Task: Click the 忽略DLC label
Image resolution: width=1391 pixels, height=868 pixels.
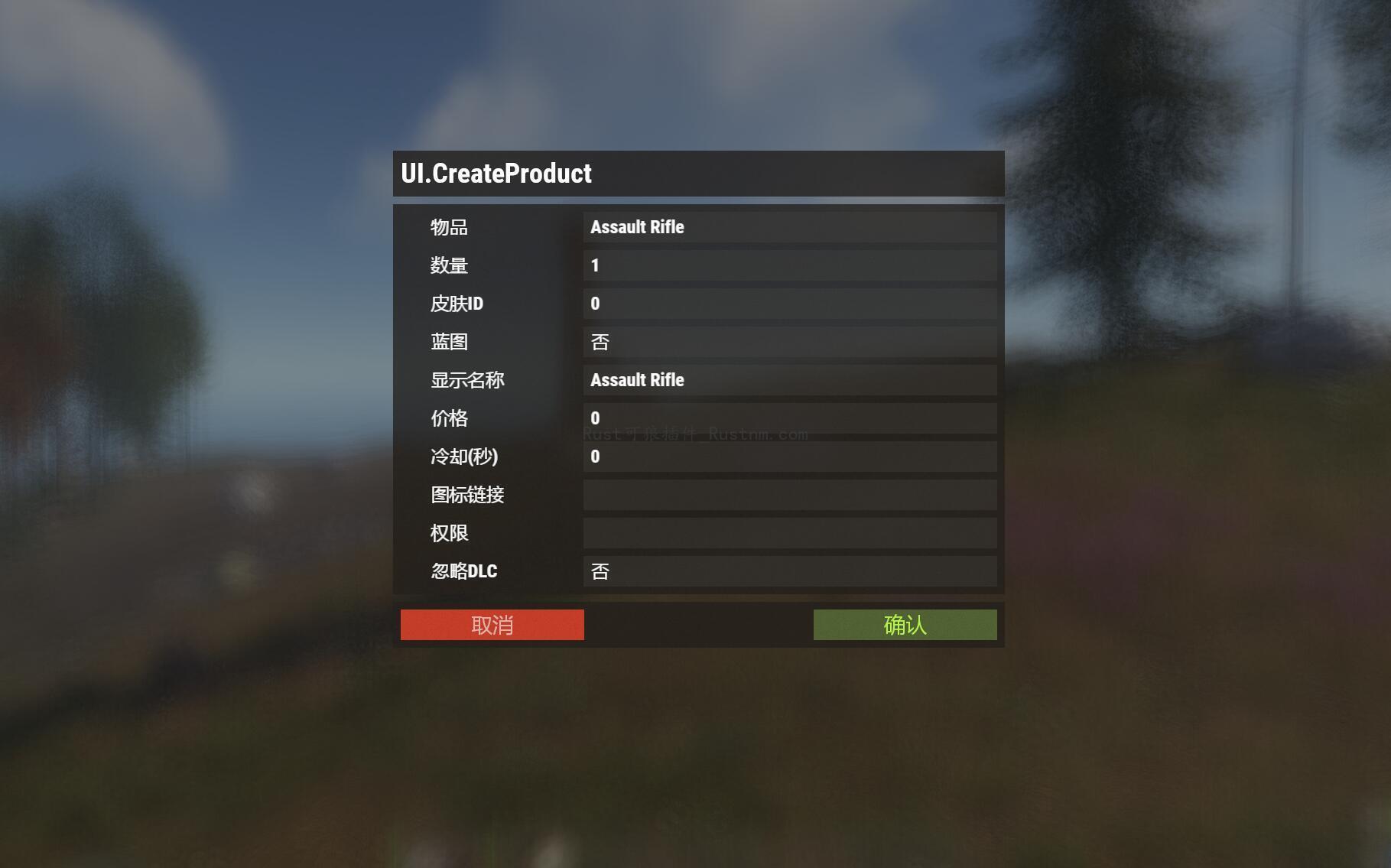Action: pyautogui.click(x=463, y=571)
